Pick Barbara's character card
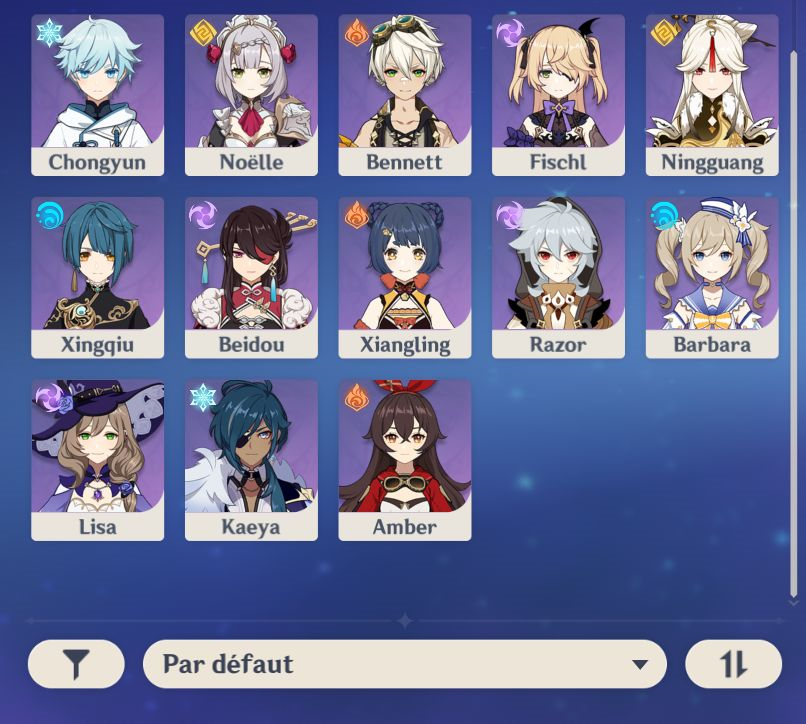 click(x=711, y=276)
